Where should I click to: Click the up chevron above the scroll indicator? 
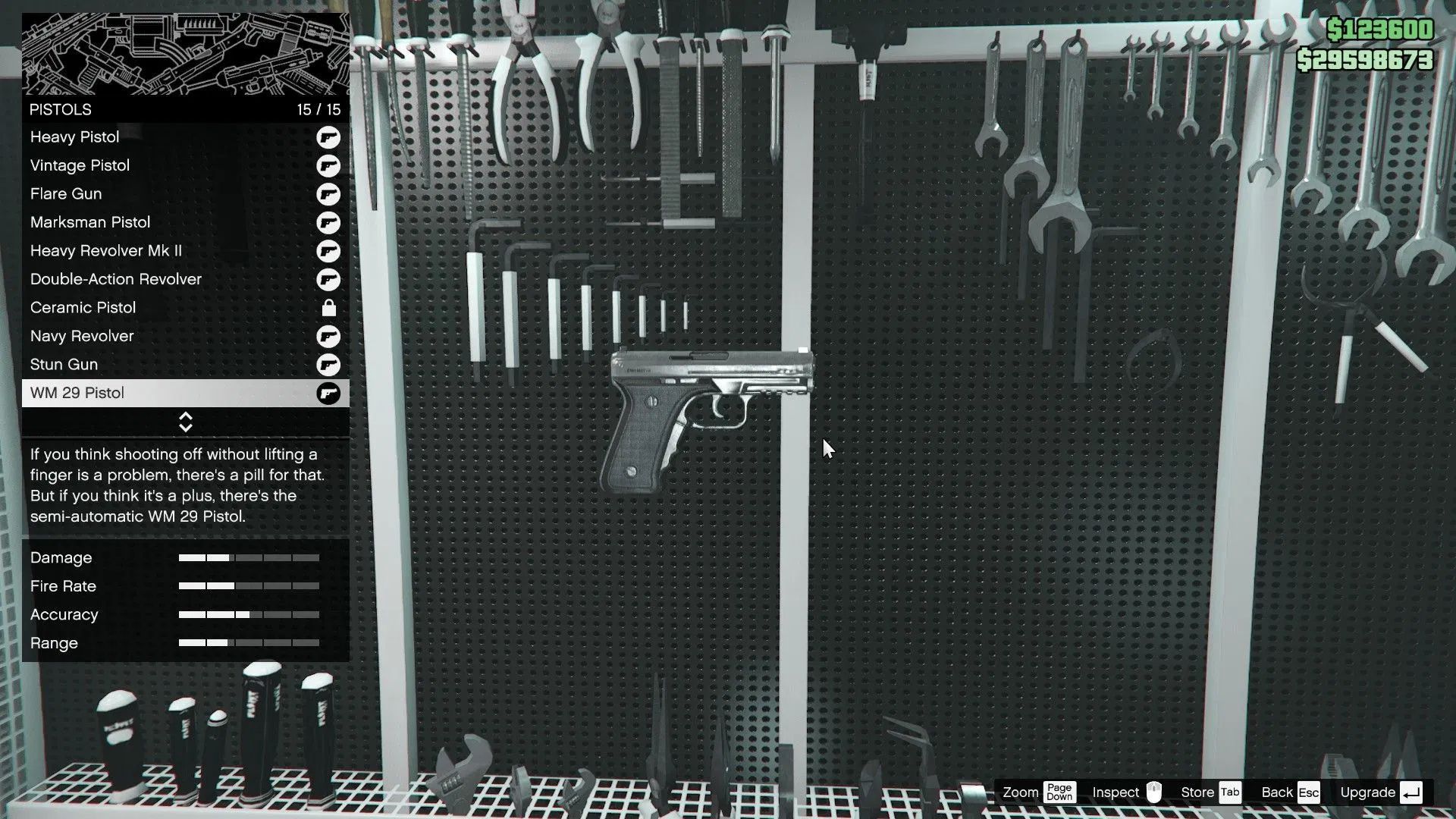[186, 416]
